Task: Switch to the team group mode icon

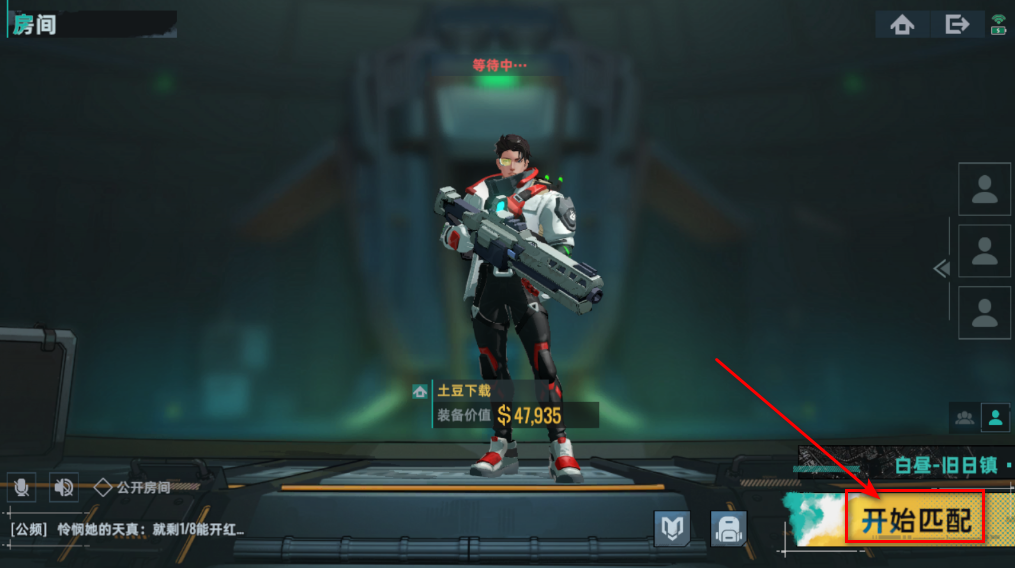Action: point(965,418)
